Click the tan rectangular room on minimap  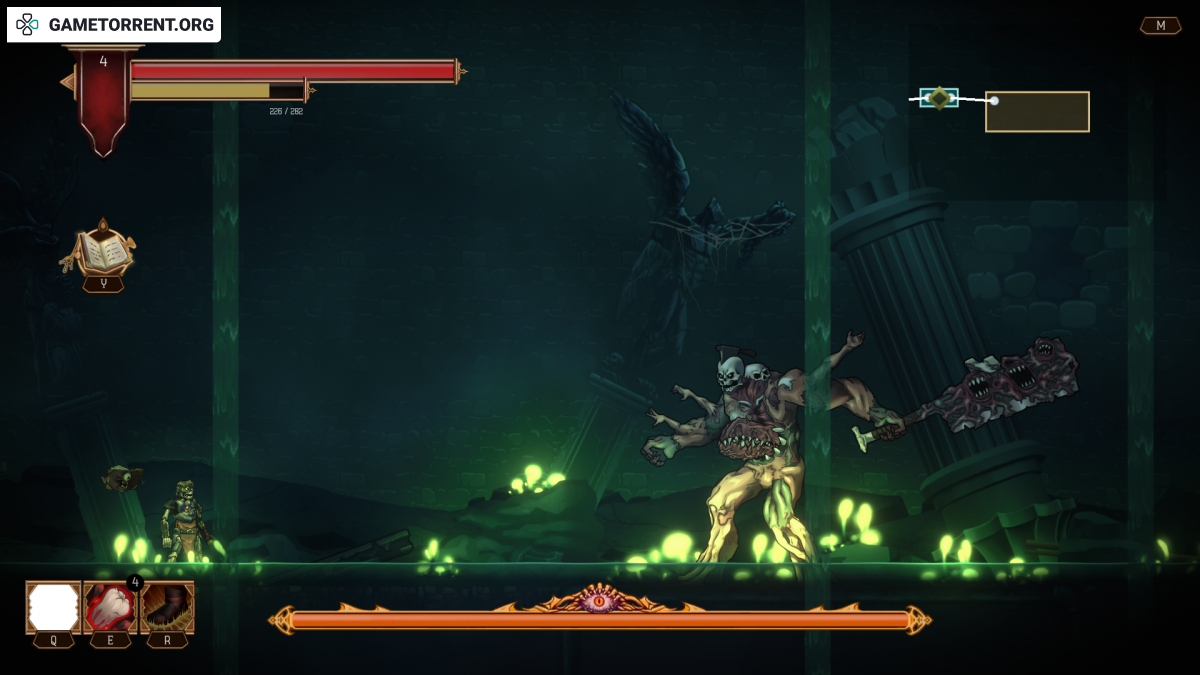(1037, 112)
